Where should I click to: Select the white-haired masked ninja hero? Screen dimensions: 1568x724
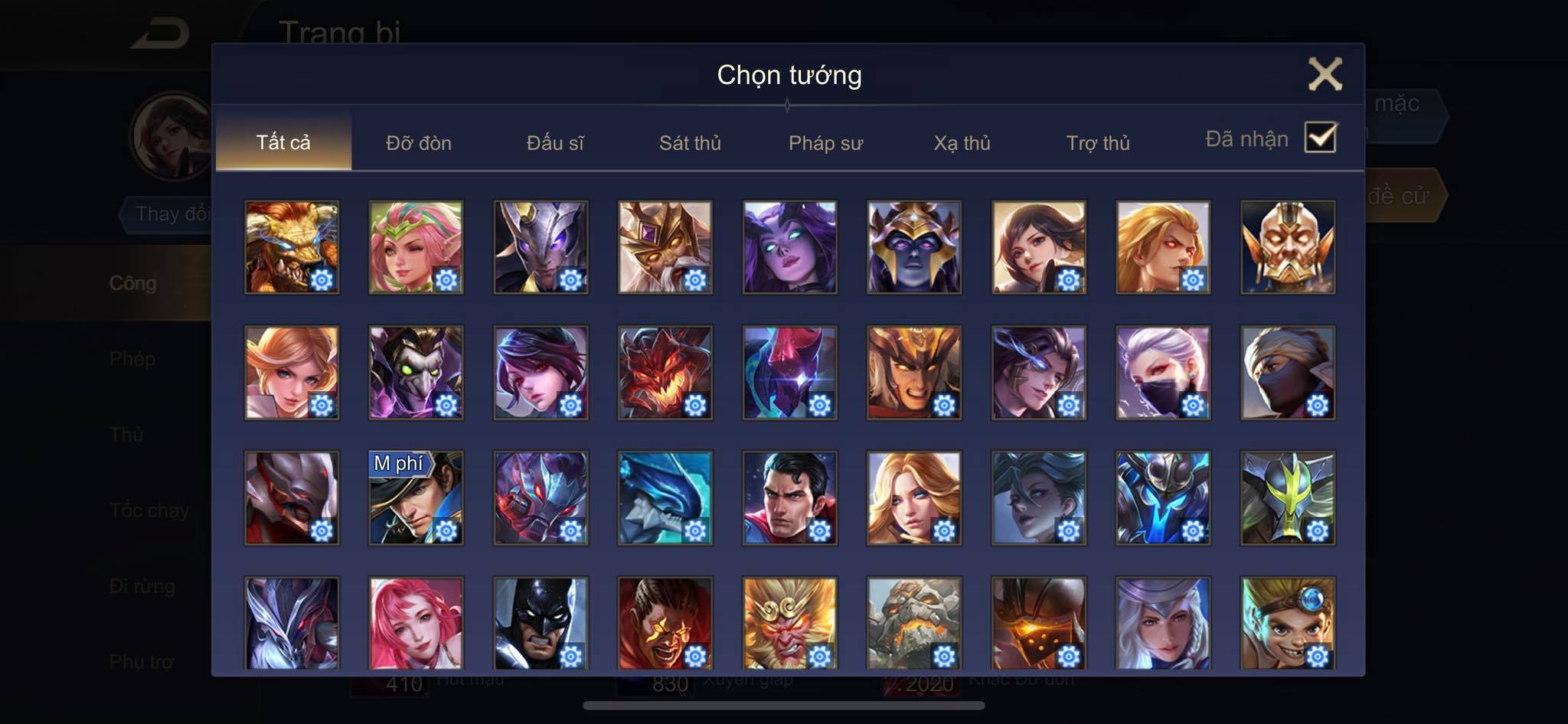(1163, 373)
